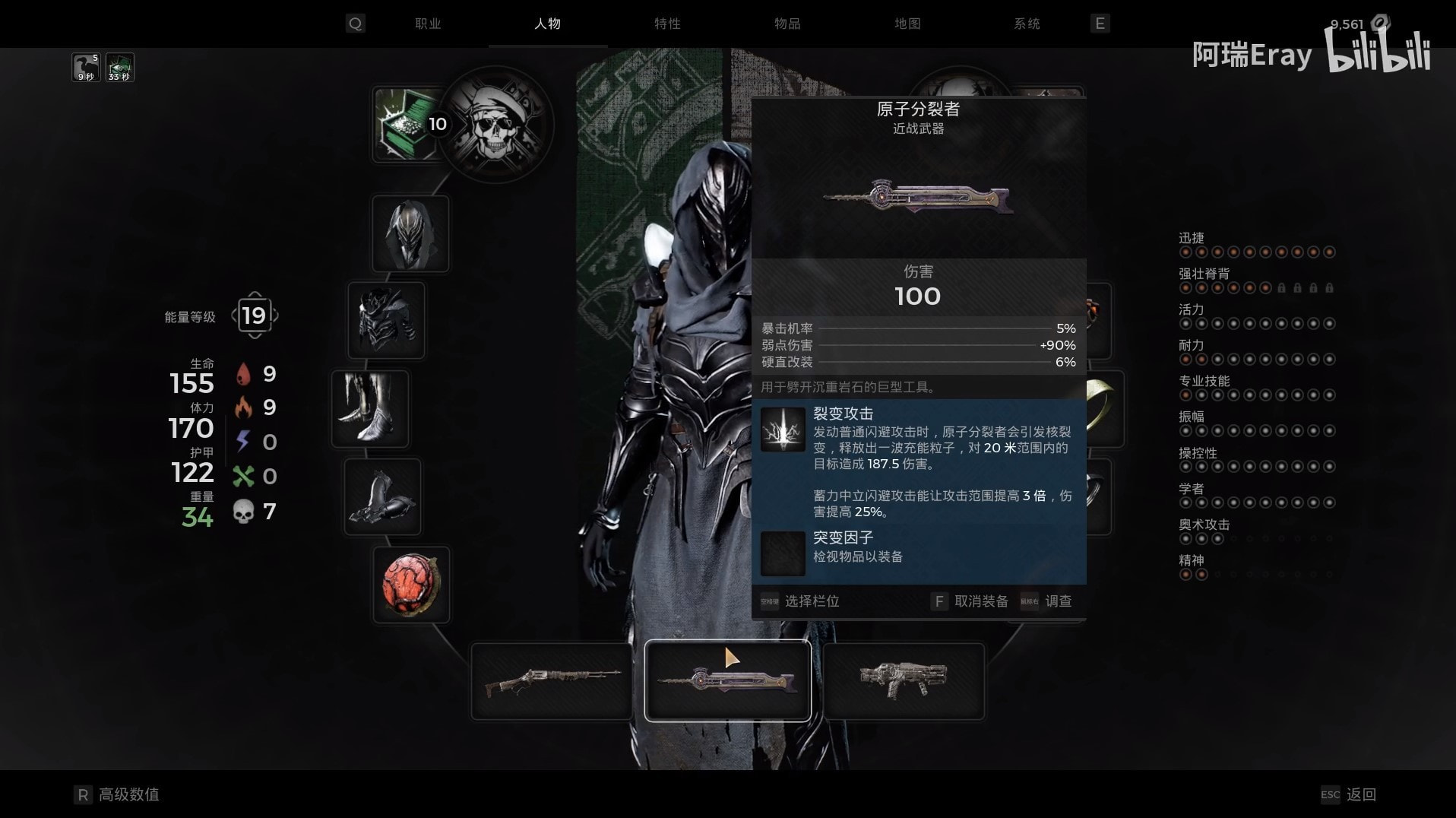This screenshot has height=818, width=1456.
Task: Select the skull archetype emblem
Action: pos(496,125)
